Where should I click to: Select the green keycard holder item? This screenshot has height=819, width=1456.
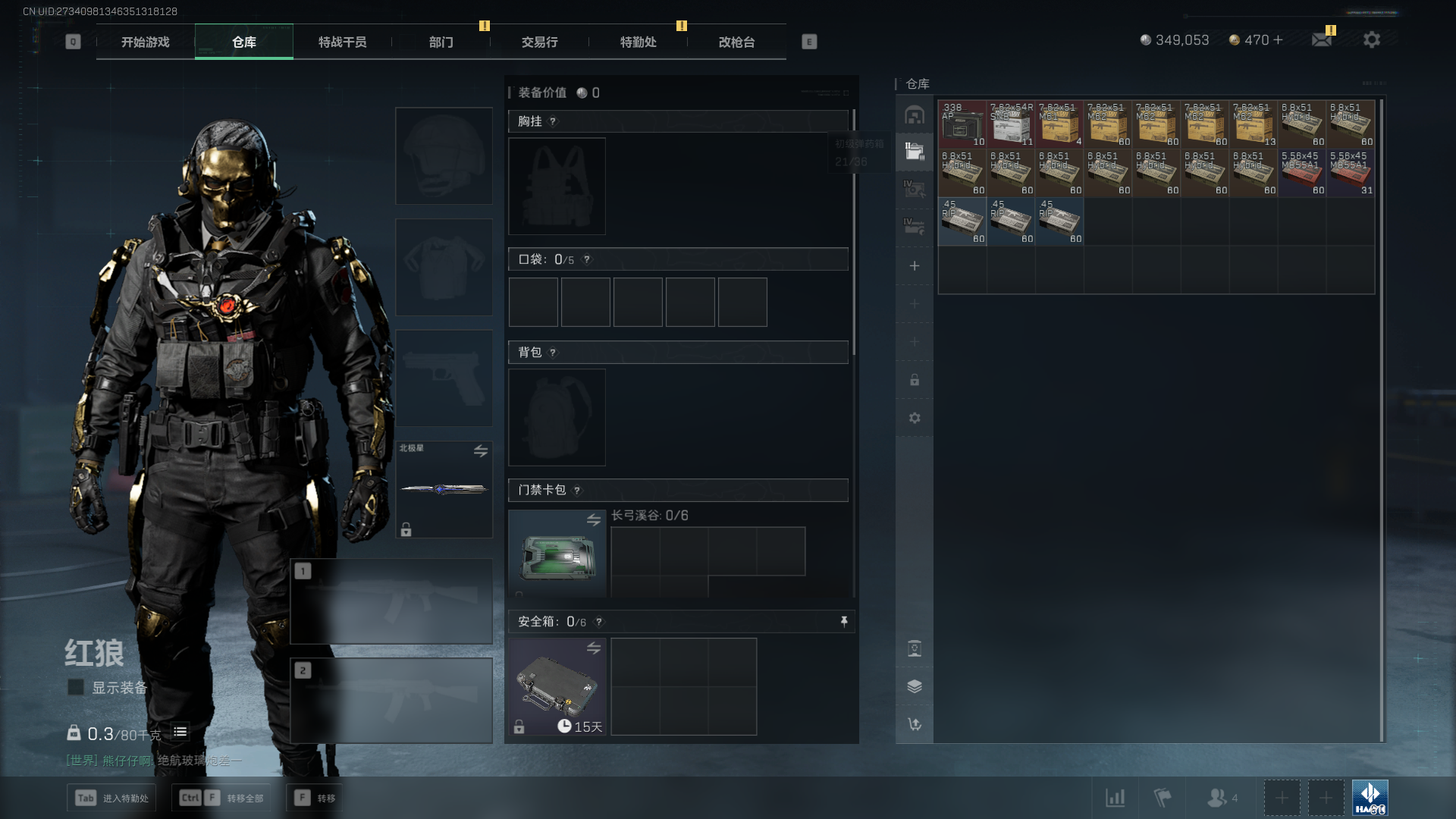coord(557,554)
